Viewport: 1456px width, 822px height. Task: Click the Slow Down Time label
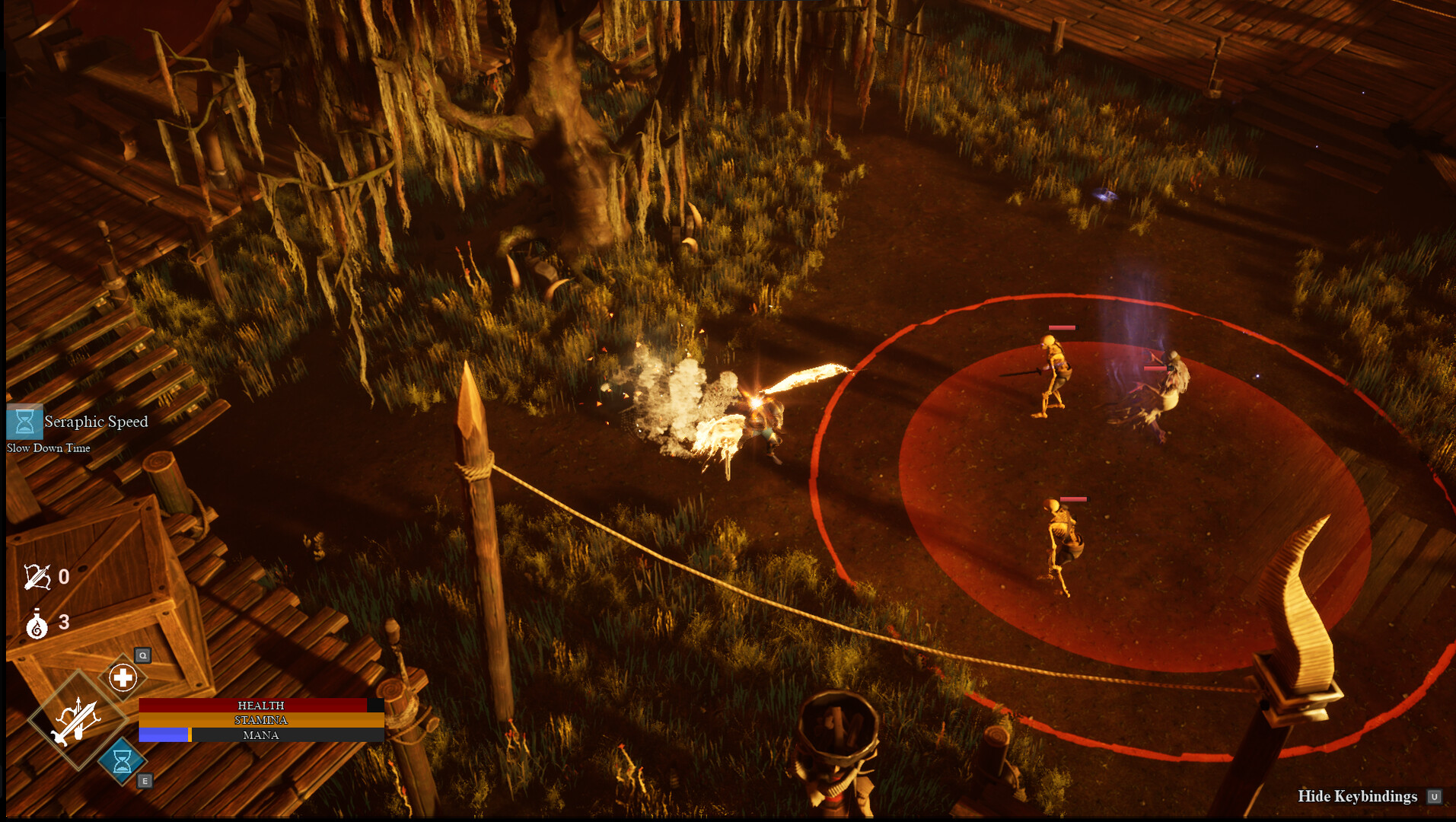tap(47, 448)
